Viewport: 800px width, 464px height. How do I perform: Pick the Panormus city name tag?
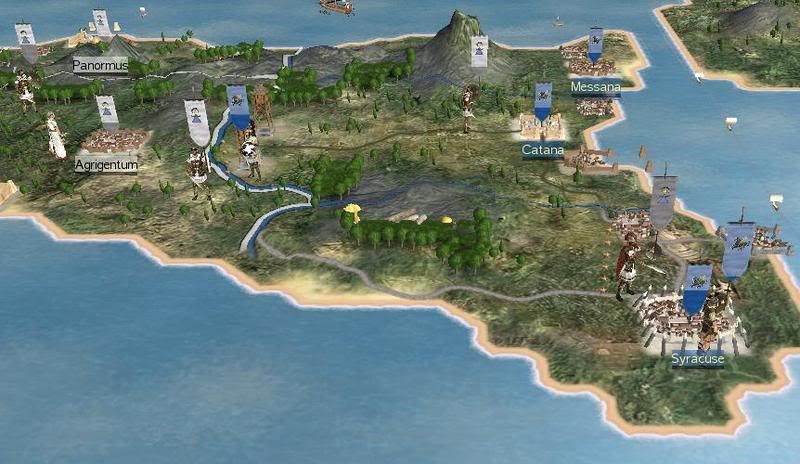point(102,65)
